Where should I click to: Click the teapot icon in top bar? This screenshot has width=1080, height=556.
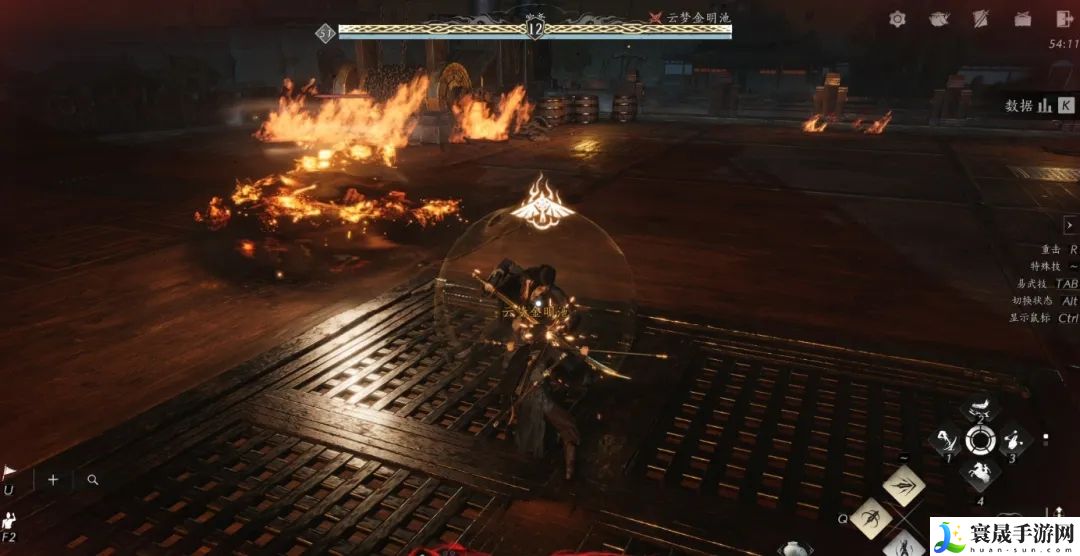click(938, 19)
